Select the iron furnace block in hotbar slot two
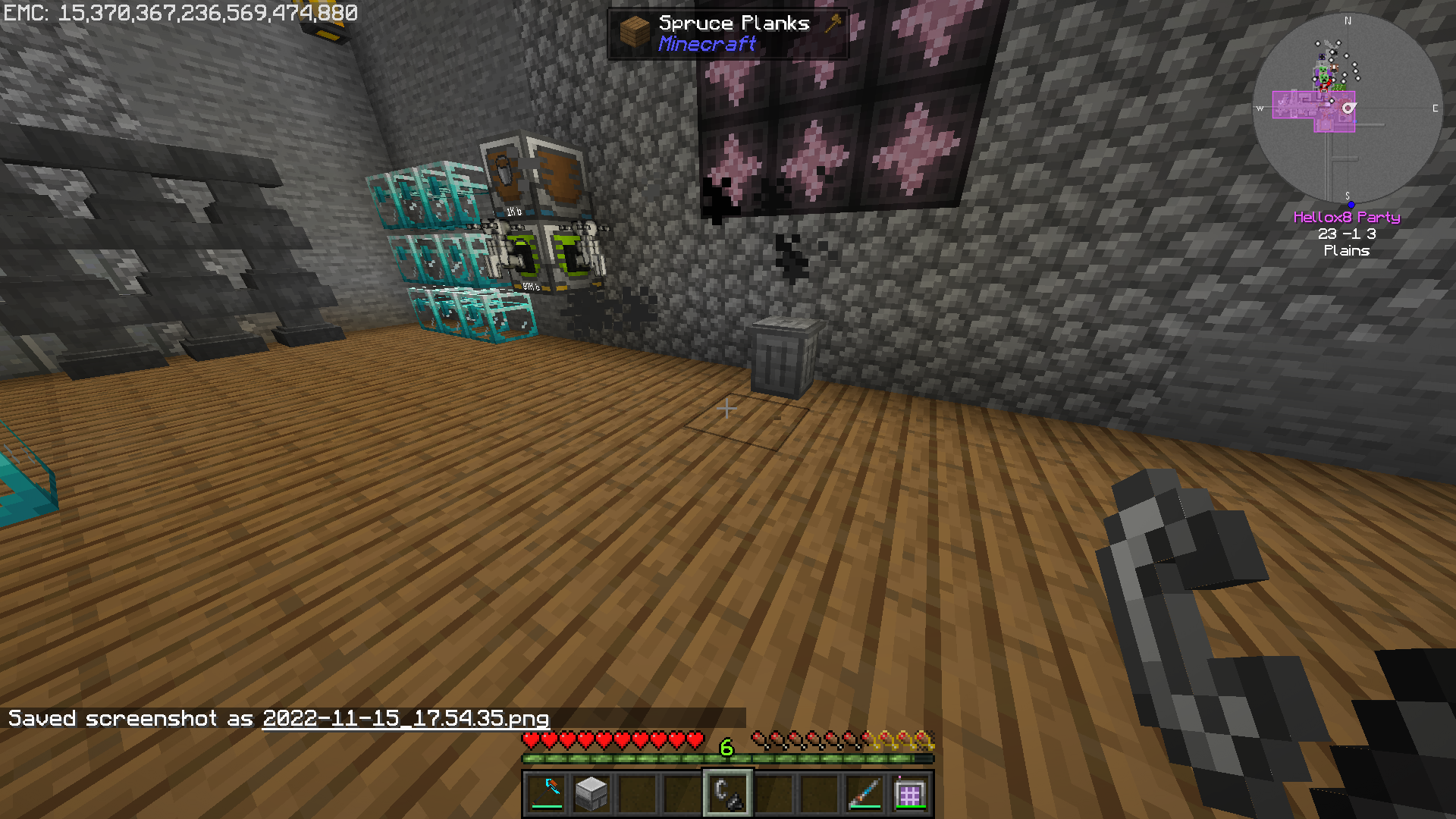The height and width of the screenshot is (819, 1456). point(591,792)
